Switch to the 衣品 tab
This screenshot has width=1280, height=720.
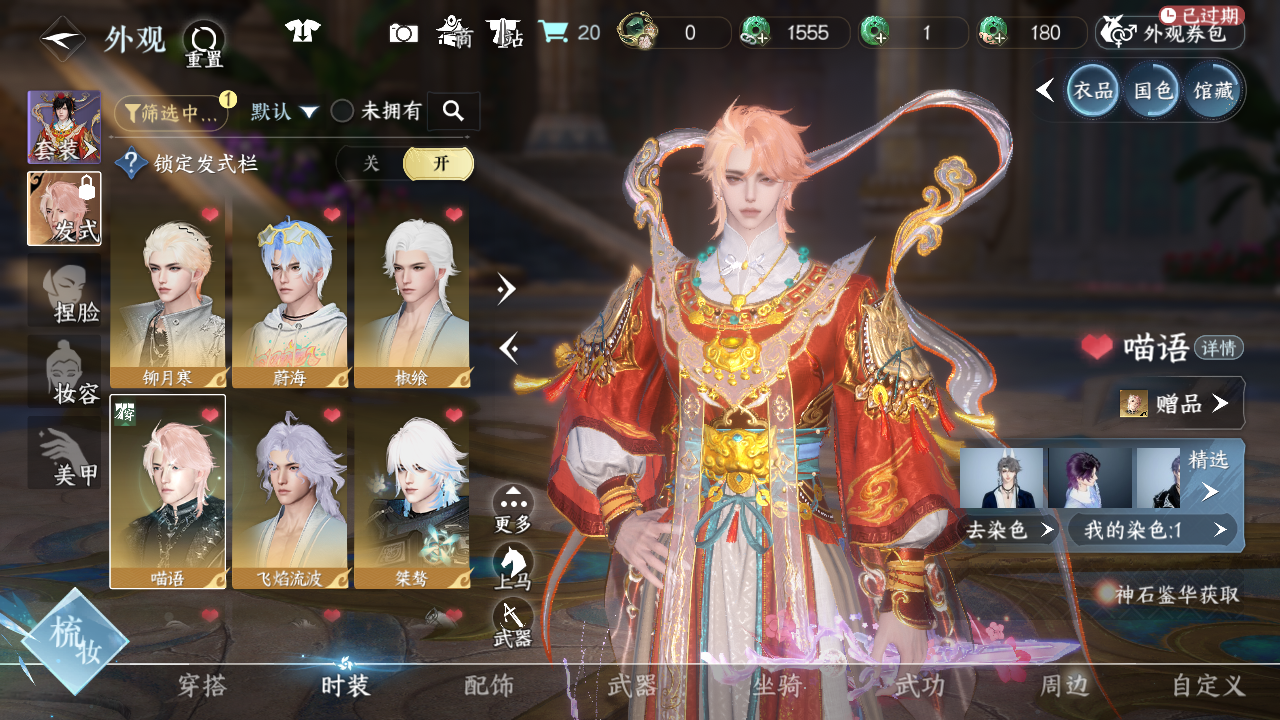click(1092, 91)
